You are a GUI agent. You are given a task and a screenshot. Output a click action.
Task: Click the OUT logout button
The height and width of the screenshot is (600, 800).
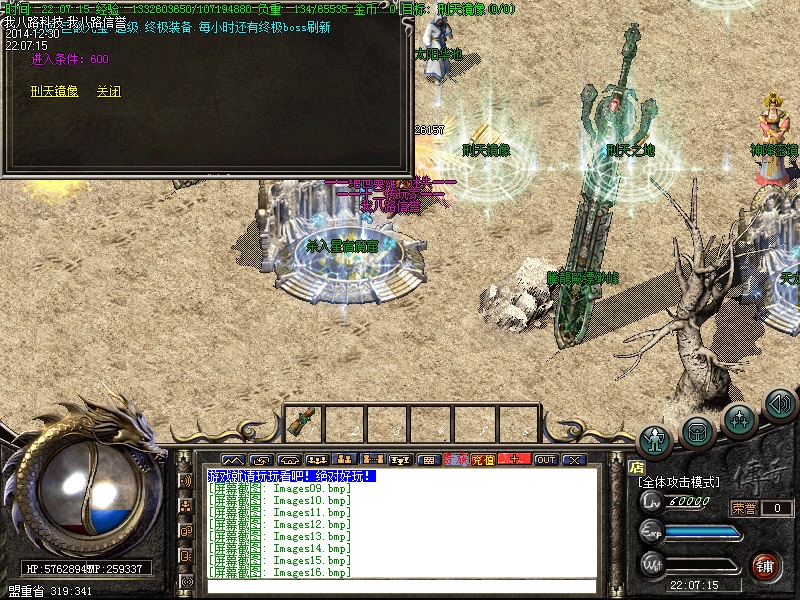click(545, 460)
